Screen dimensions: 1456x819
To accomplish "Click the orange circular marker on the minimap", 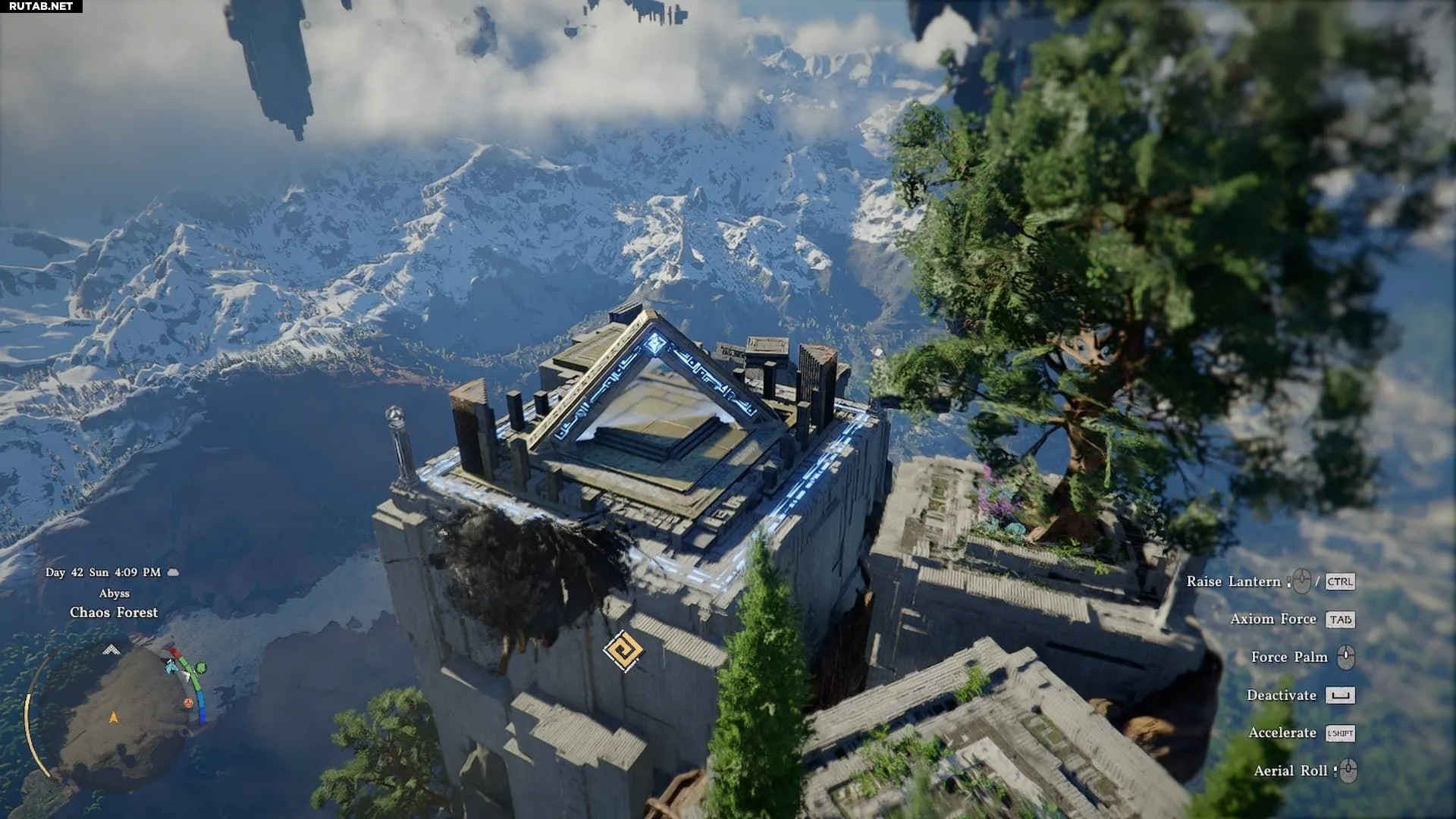I will 188,703.
